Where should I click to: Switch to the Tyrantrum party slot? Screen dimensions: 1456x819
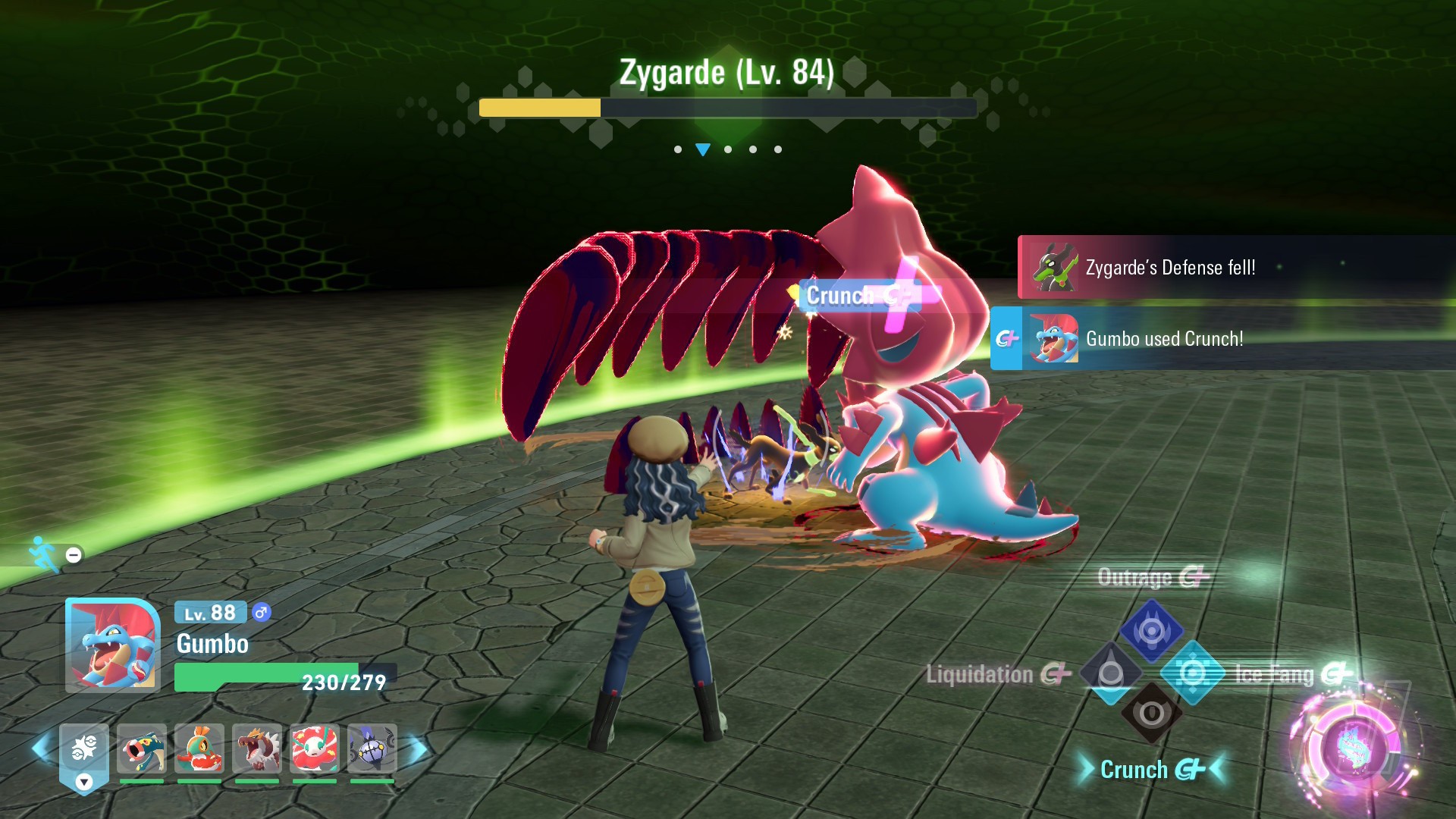coord(257,748)
